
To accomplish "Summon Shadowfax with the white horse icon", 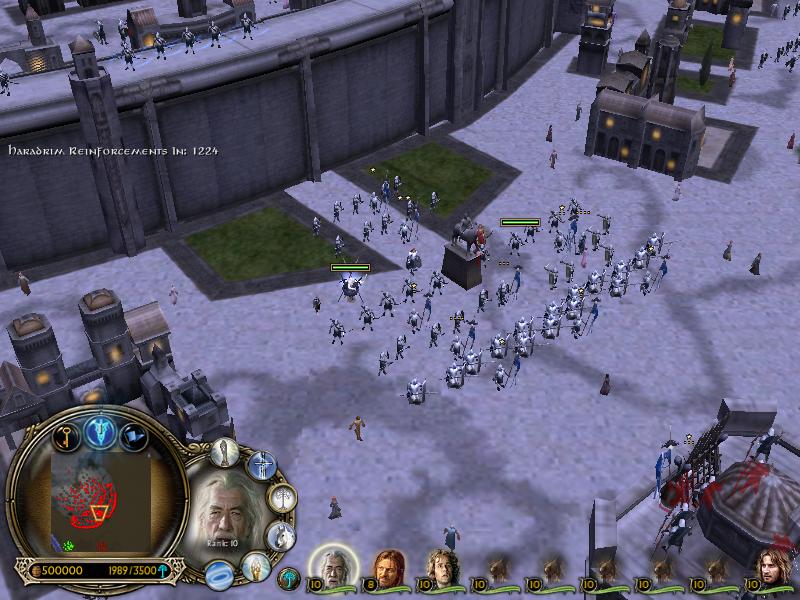I will click(281, 536).
